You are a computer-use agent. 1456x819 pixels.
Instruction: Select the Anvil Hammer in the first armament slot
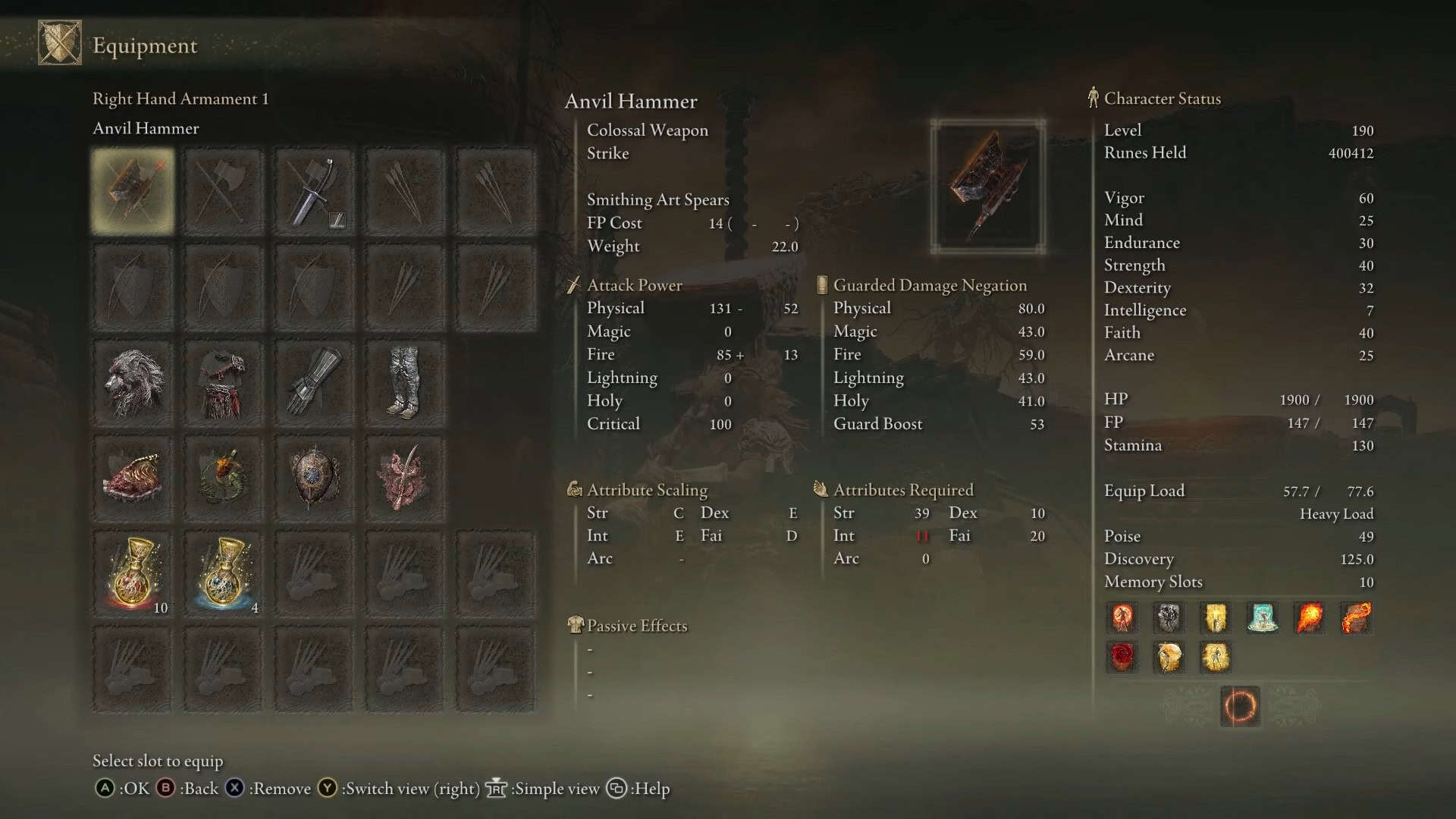pos(132,190)
